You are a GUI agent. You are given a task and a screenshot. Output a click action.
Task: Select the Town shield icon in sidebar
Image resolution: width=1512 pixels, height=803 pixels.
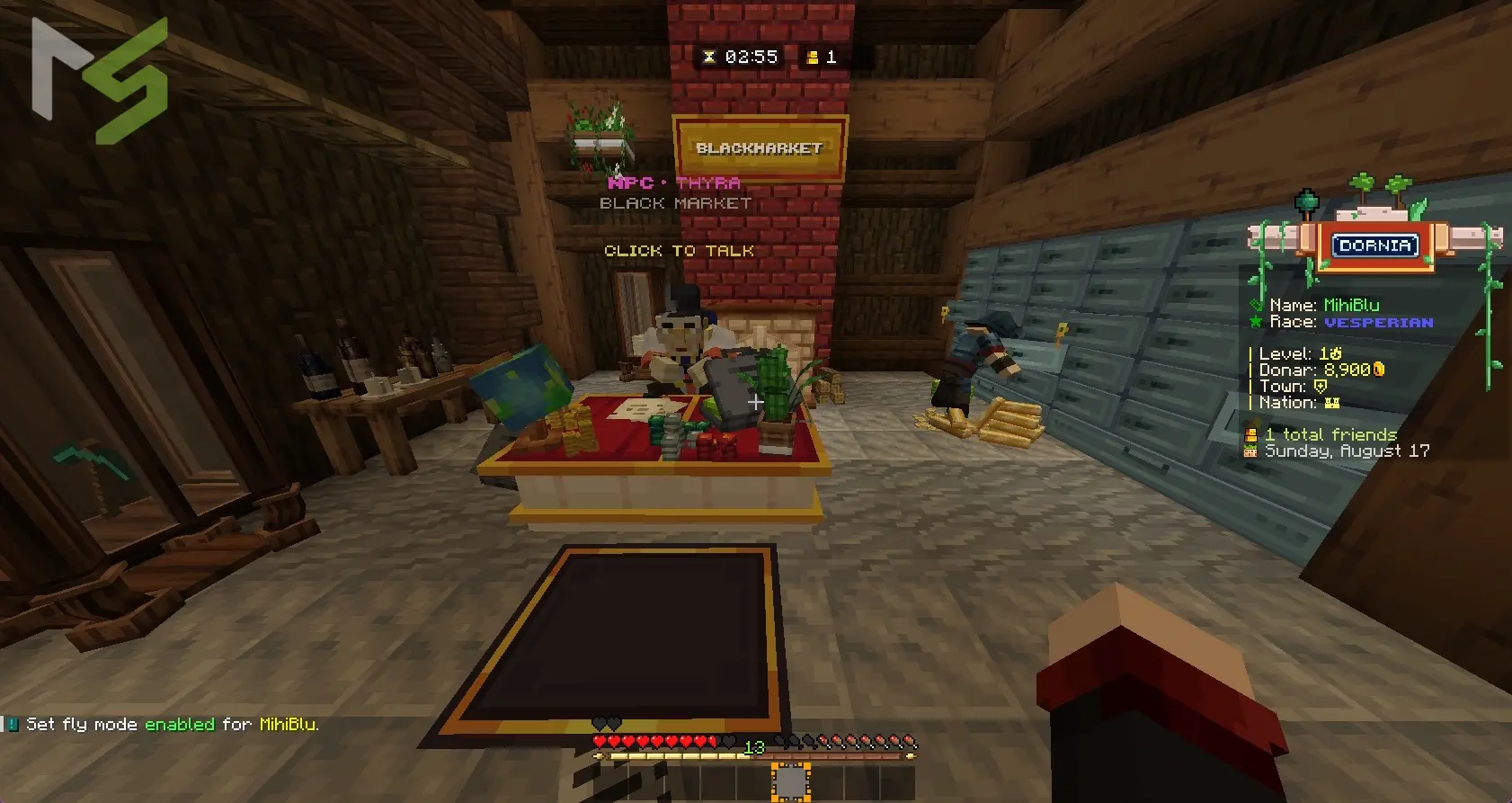(1321, 387)
